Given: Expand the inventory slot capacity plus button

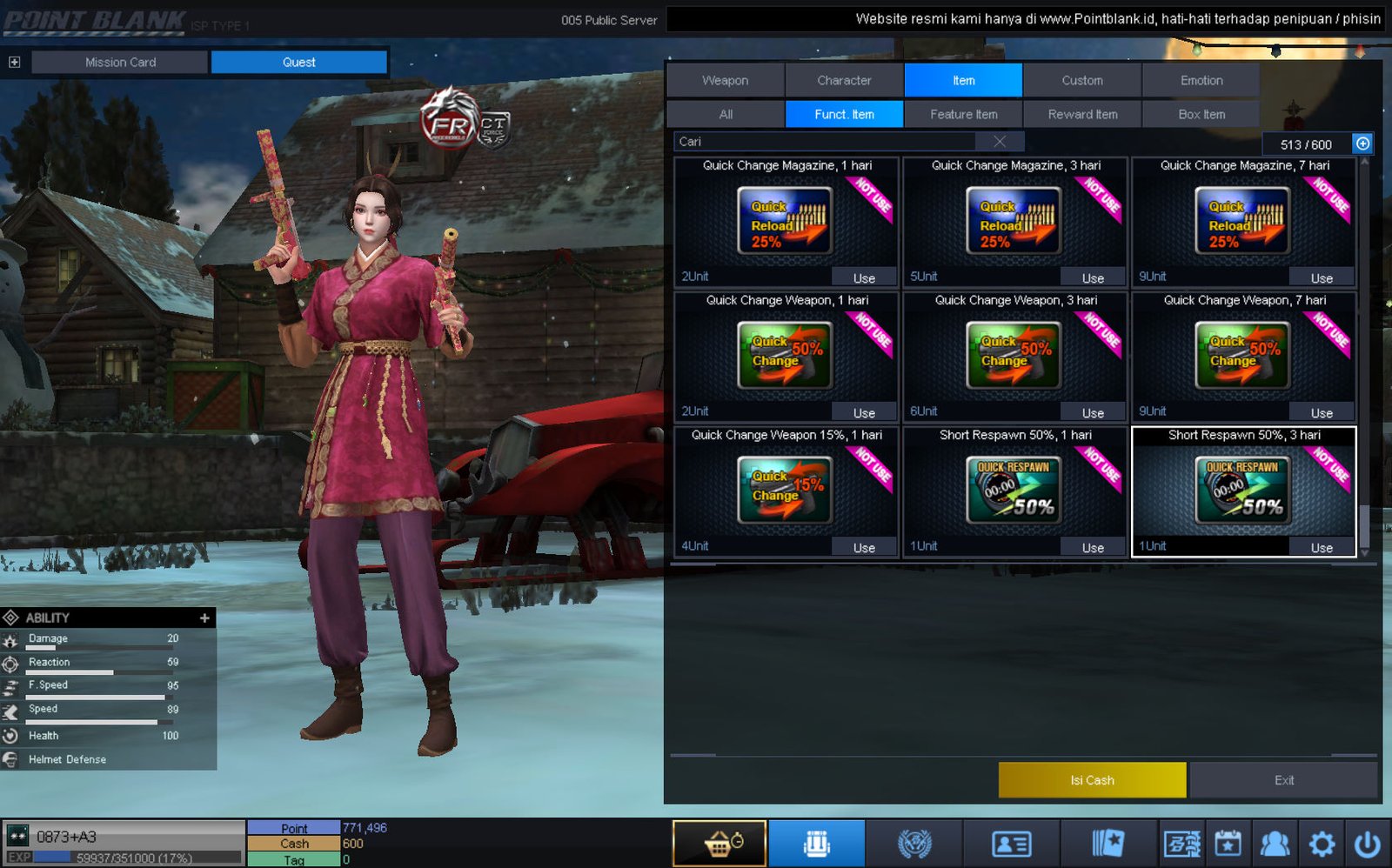Looking at the screenshot, I should click(1362, 144).
